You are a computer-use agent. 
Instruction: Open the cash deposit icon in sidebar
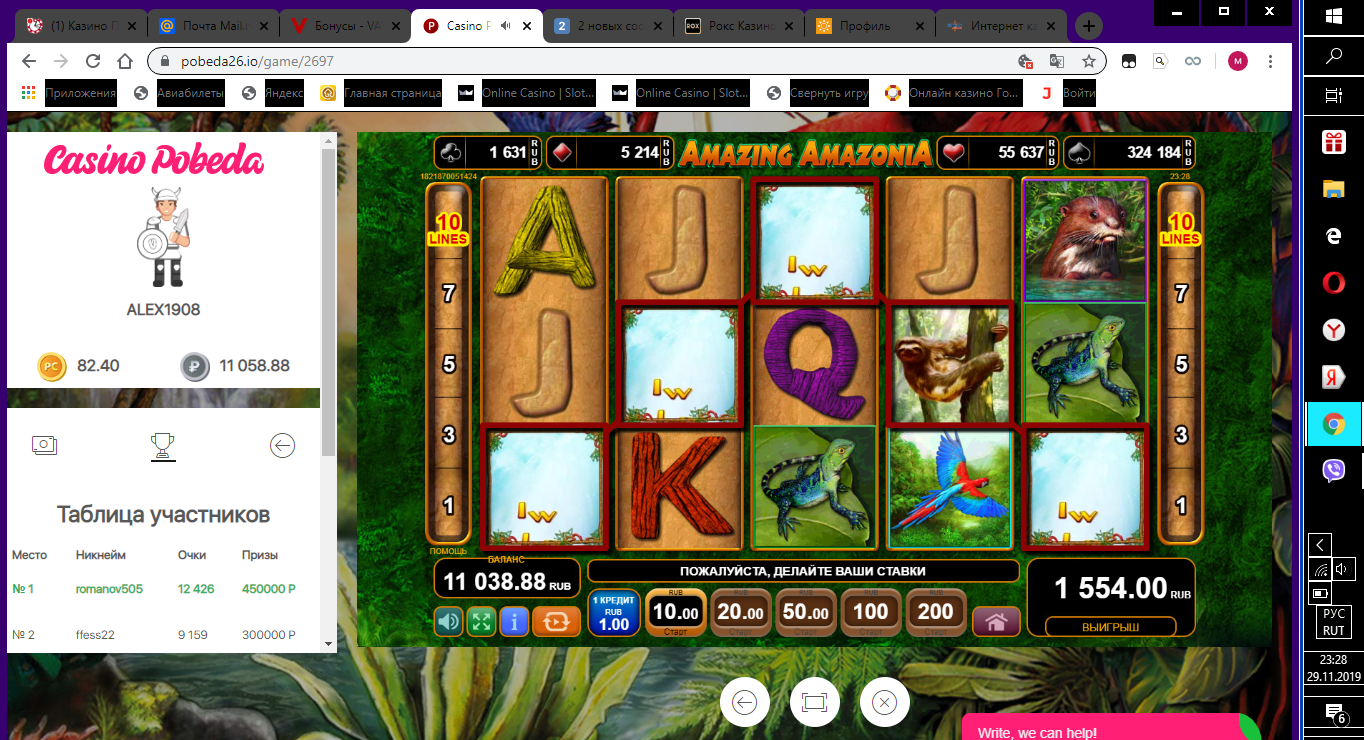(43, 445)
